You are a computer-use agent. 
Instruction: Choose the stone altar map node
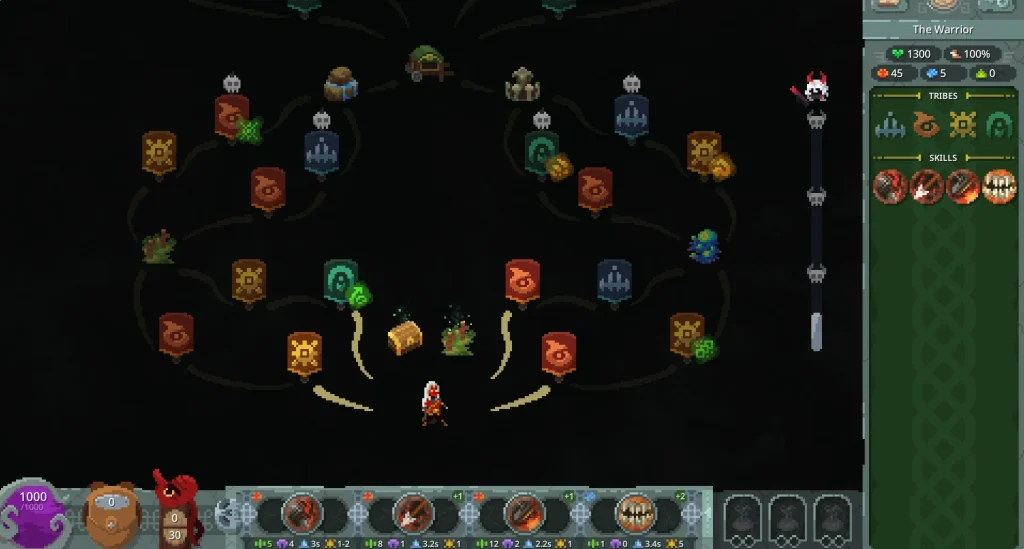(522, 85)
